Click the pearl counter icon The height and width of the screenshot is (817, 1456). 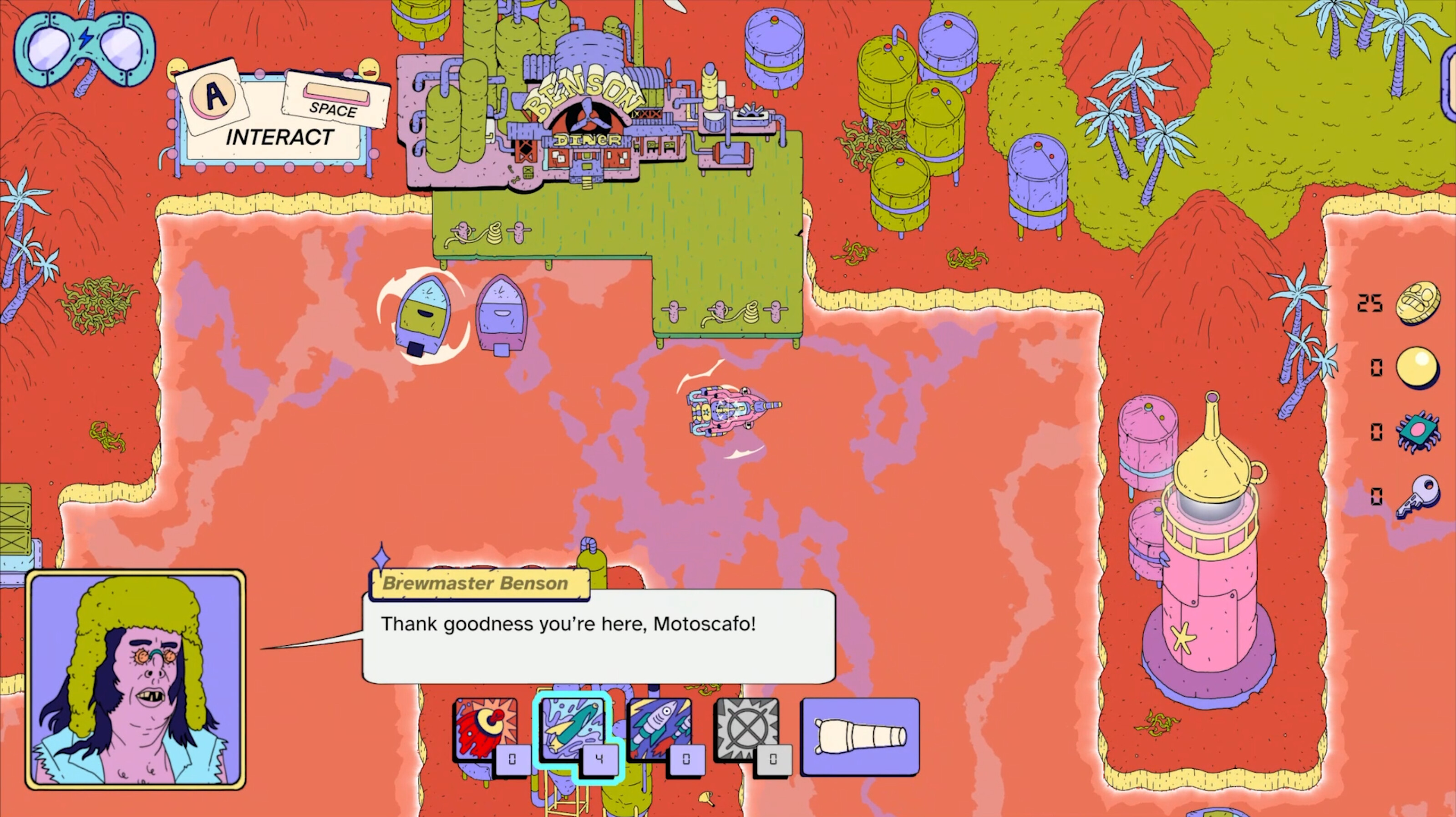click(1420, 368)
